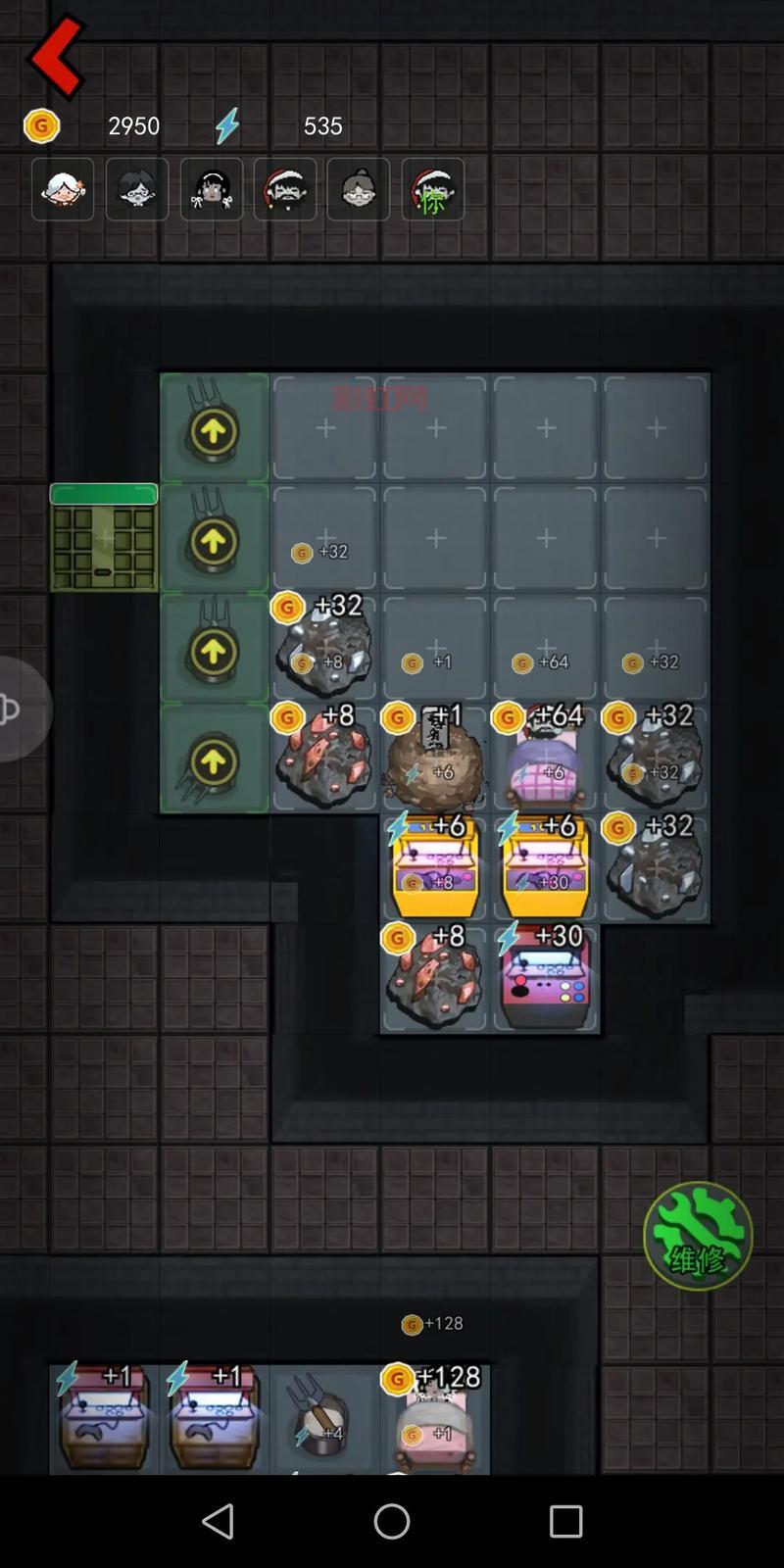The height and width of the screenshot is (1568, 784).
Task: Choose the girl with white bows avatar
Action: pyautogui.click(x=212, y=189)
